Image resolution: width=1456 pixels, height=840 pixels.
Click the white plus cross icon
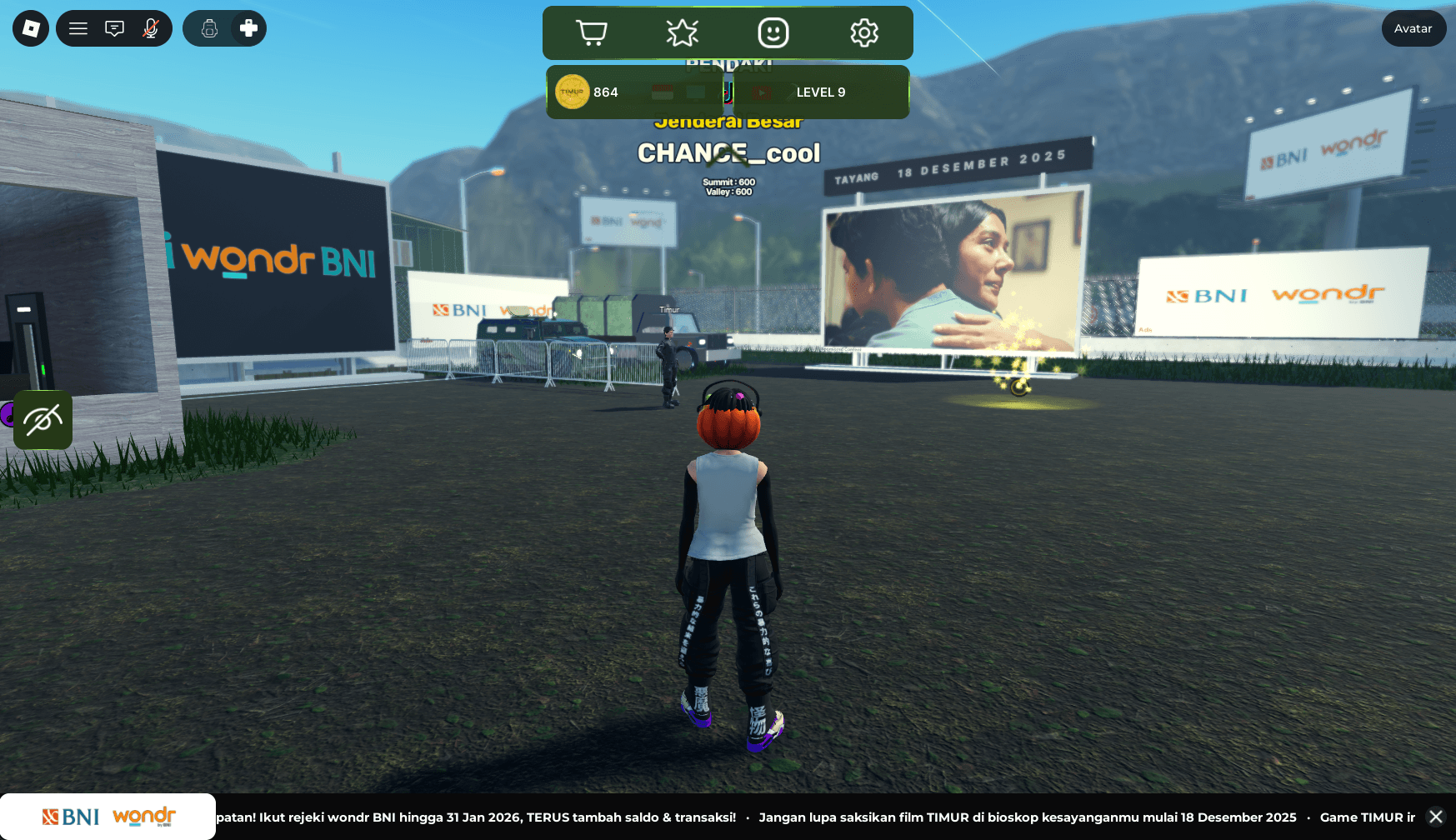click(x=248, y=28)
